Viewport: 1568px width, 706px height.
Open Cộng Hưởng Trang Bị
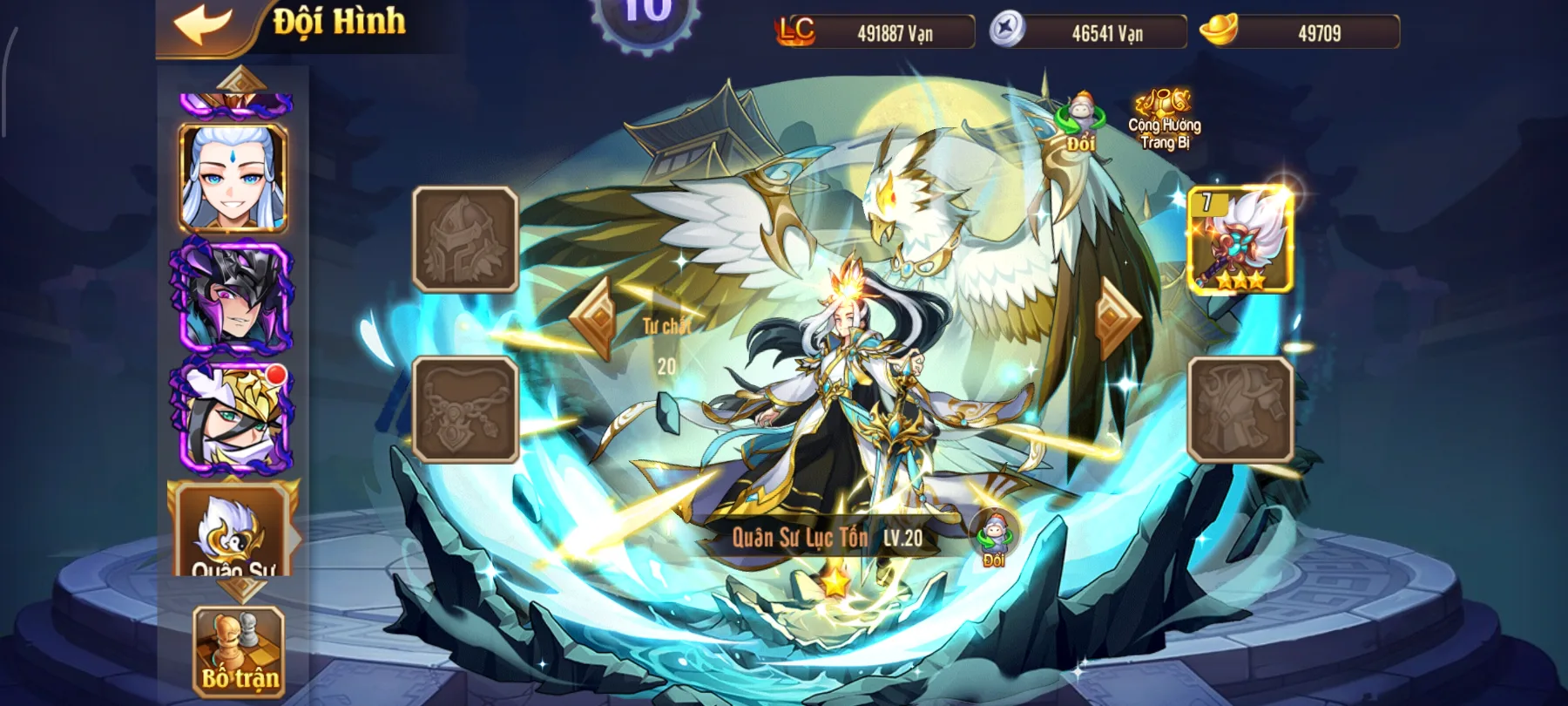pyautogui.click(x=1165, y=120)
